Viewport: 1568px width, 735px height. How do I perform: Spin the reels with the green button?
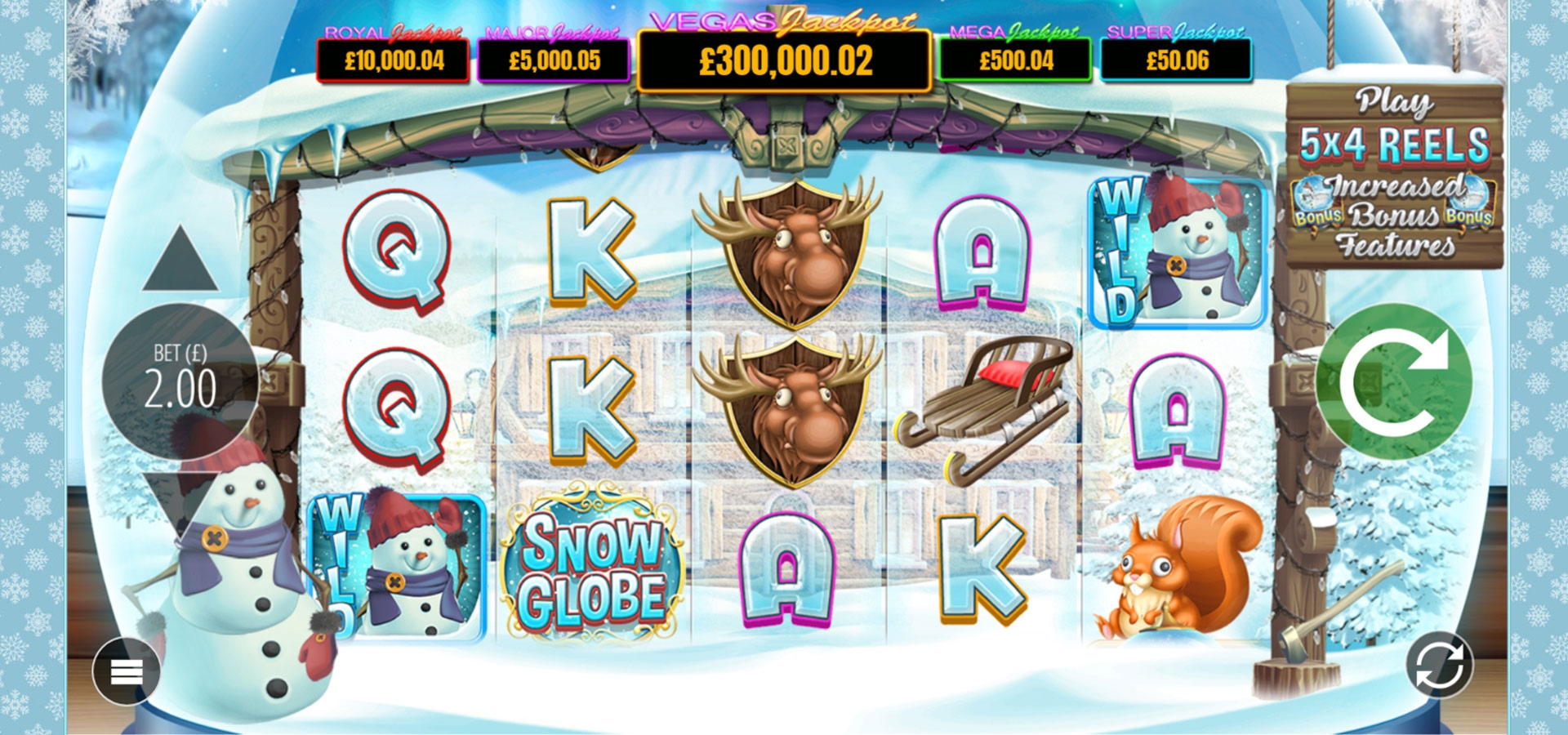1394,382
